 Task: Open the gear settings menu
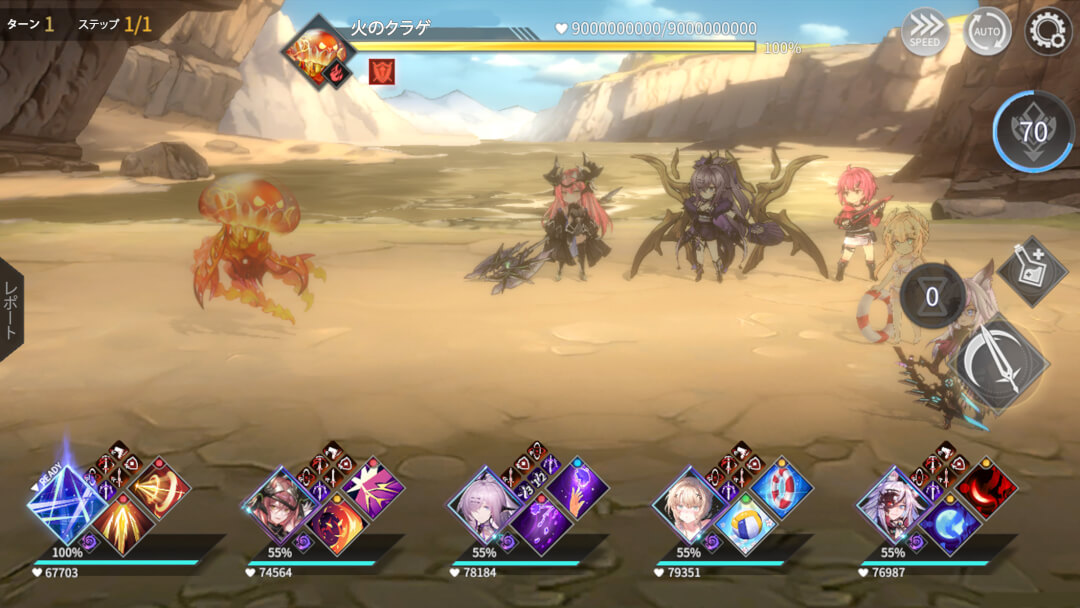(x=1047, y=31)
